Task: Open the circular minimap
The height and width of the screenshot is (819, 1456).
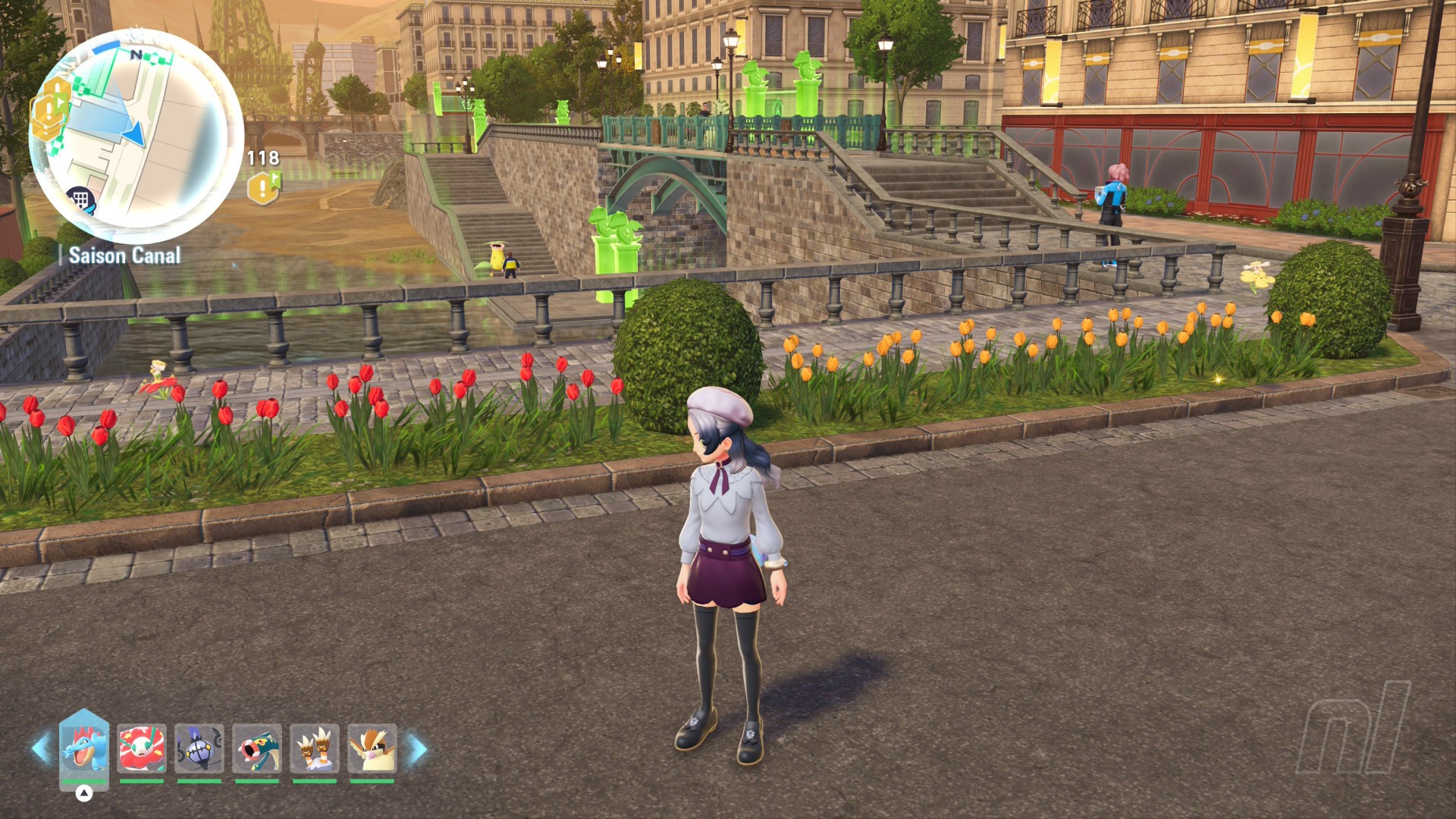Action: click(136, 136)
